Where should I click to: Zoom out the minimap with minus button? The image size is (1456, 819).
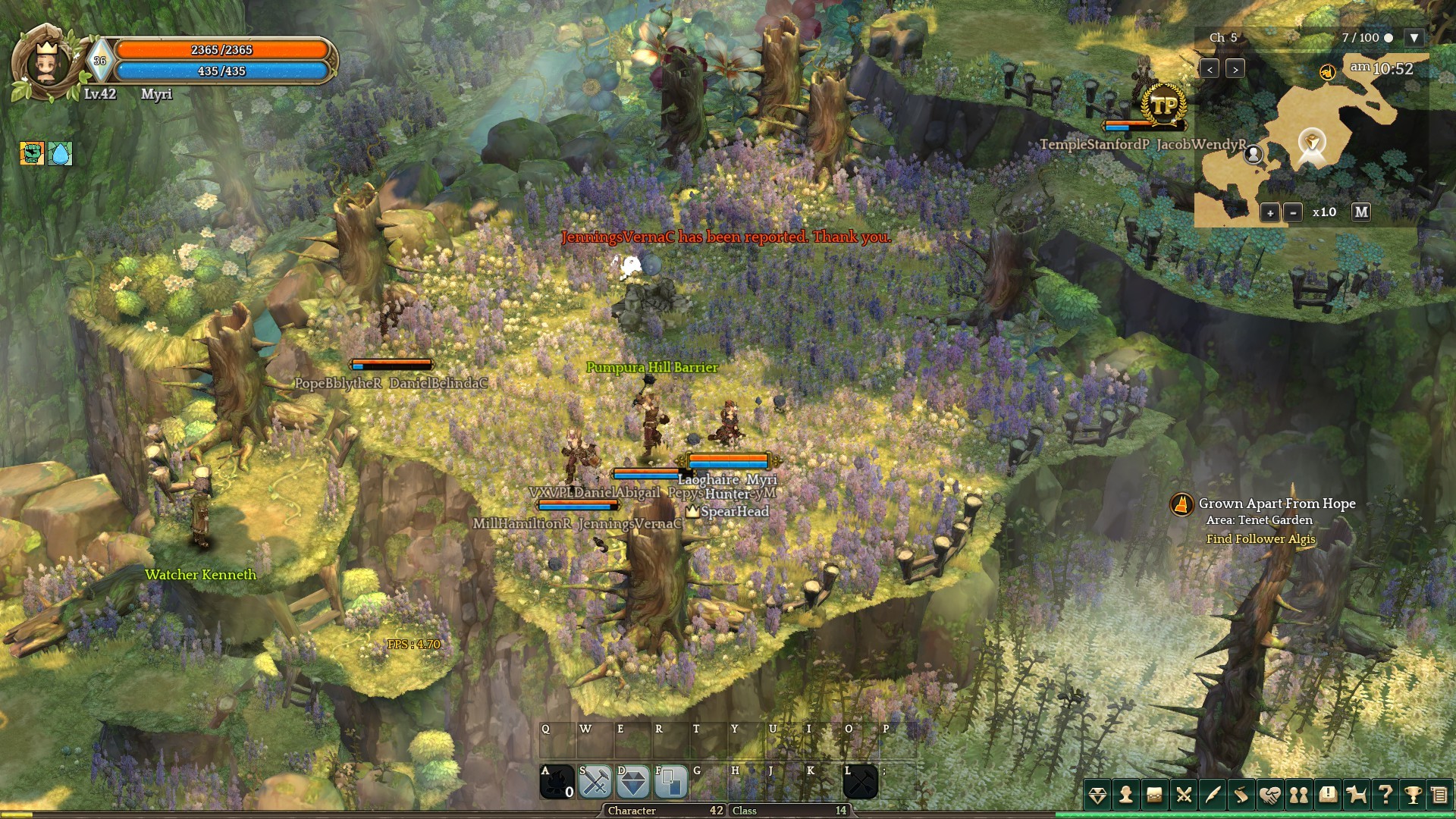pyautogui.click(x=1293, y=213)
